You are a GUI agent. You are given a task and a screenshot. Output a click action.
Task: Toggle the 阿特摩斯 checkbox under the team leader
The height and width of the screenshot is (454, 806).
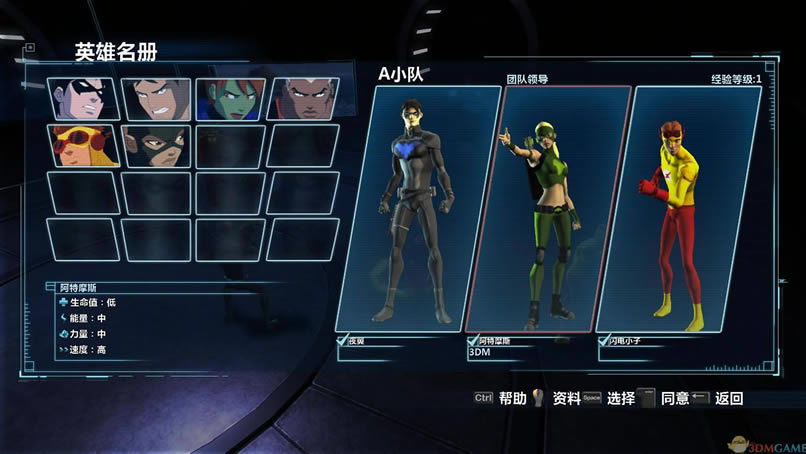click(x=472, y=340)
